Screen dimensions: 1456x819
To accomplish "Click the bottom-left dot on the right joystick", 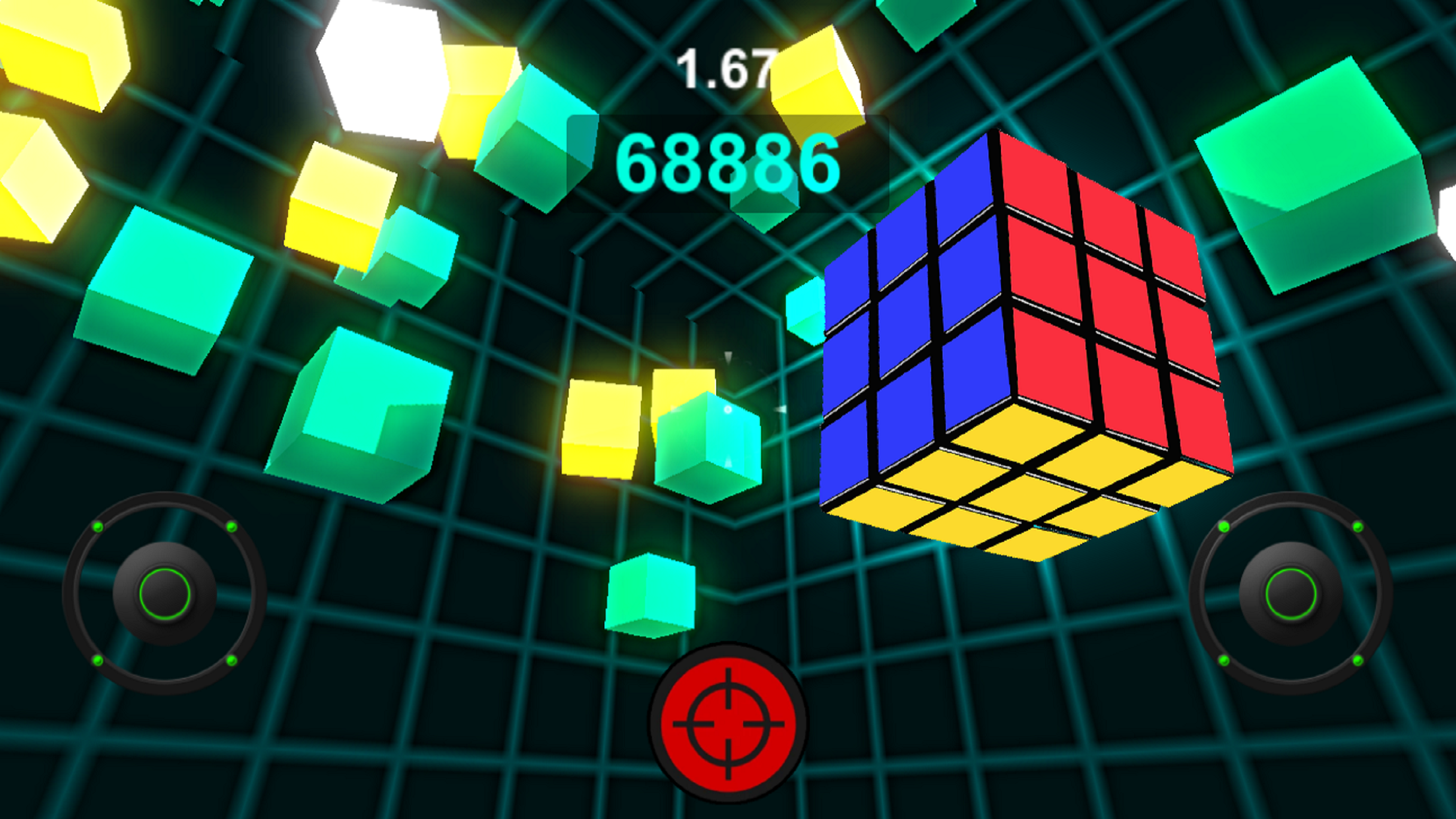I will click(1224, 661).
